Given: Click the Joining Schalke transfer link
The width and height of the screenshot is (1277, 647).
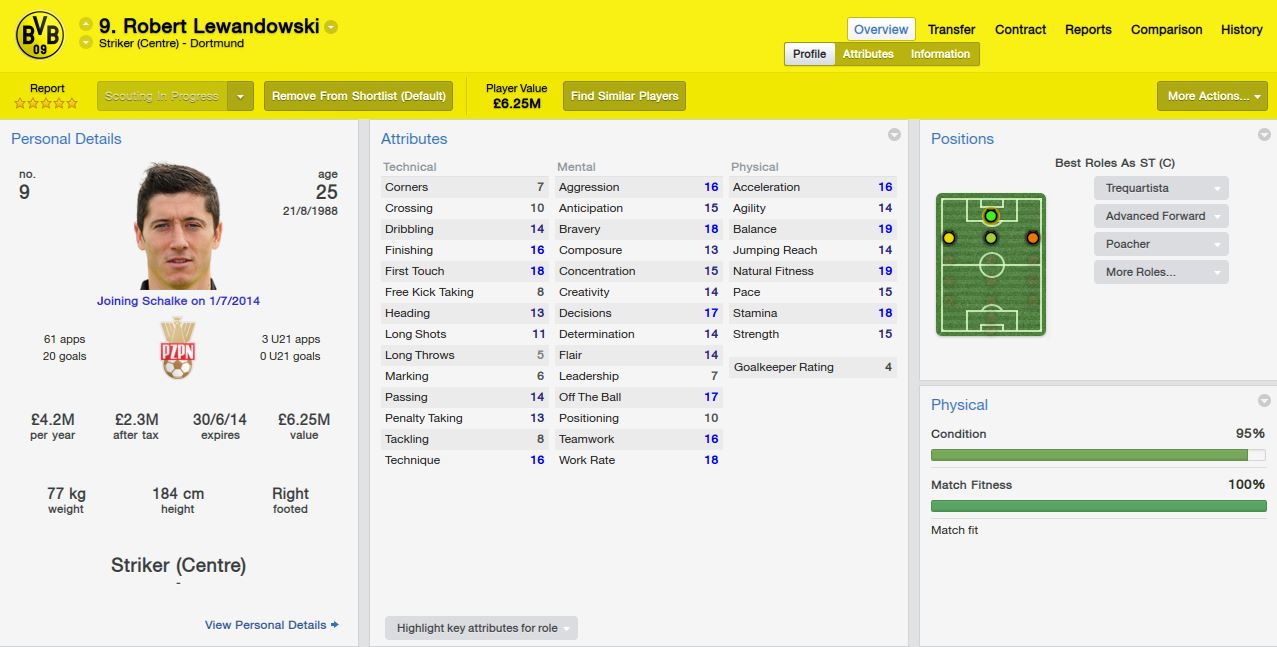Looking at the screenshot, I should click(x=178, y=301).
